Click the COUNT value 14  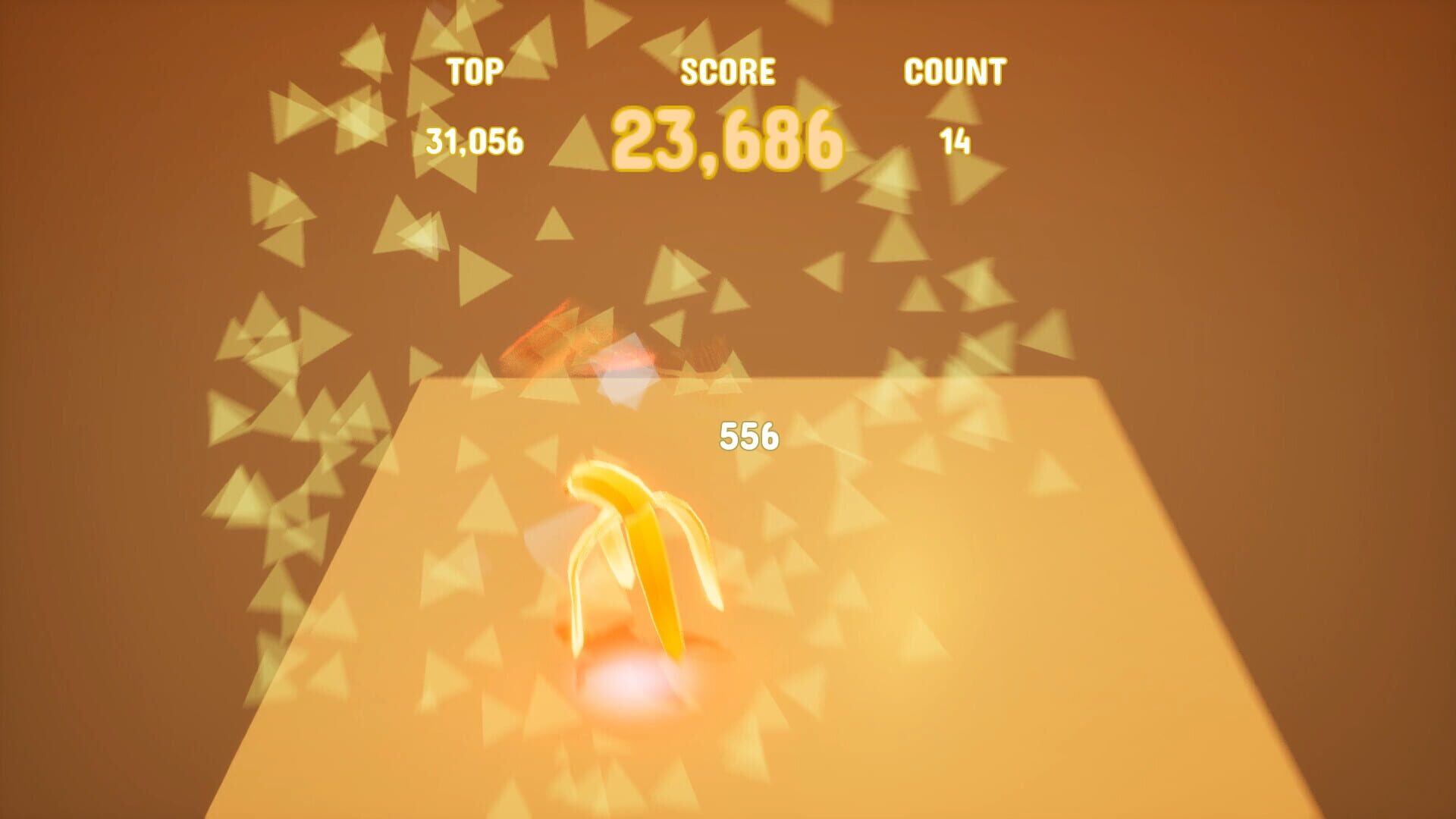coord(954,140)
